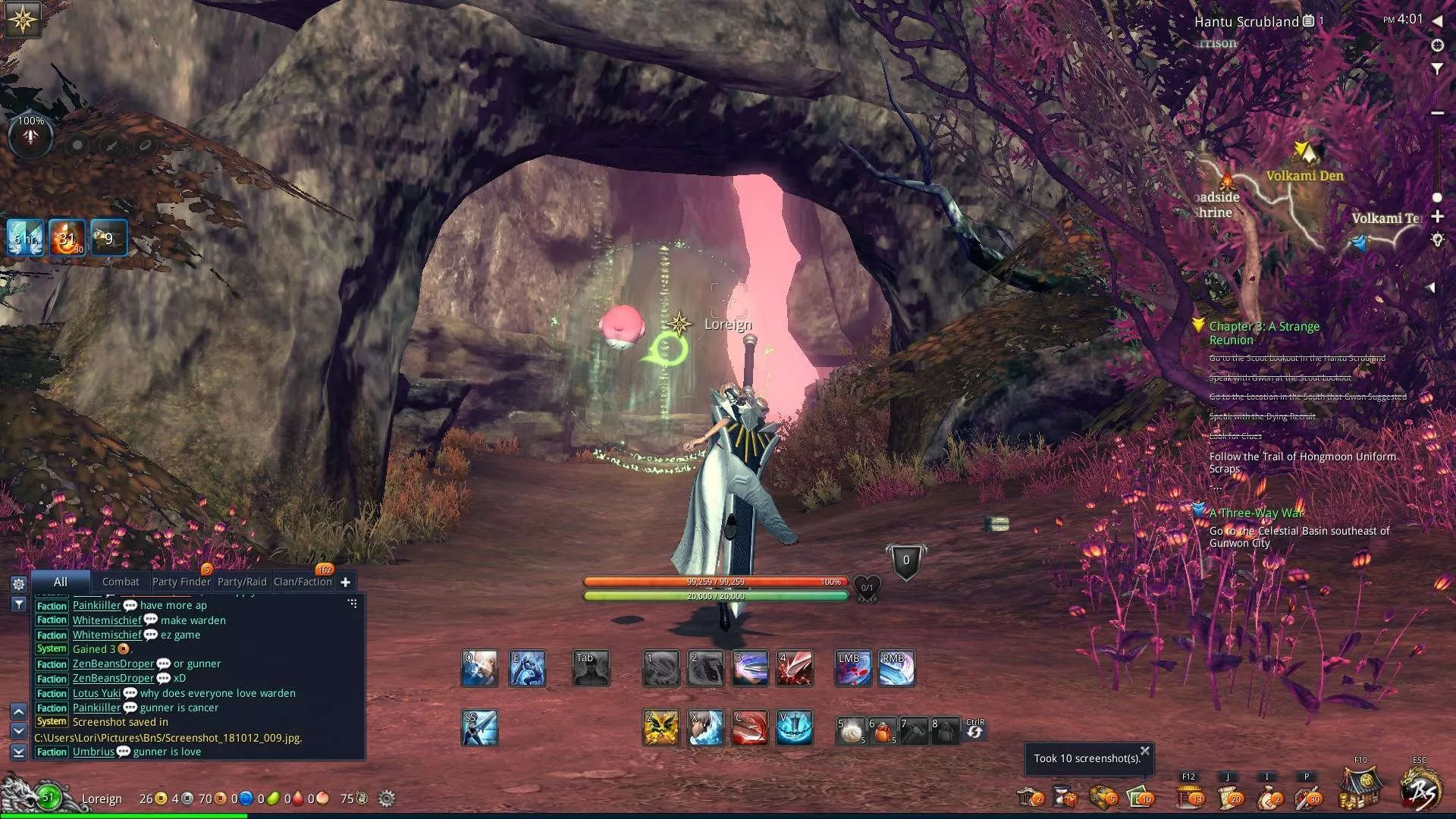Close the 'Took 10 screenshot(s)' notification
Image resolution: width=1456 pixels, height=819 pixels.
click(x=1145, y=751)
